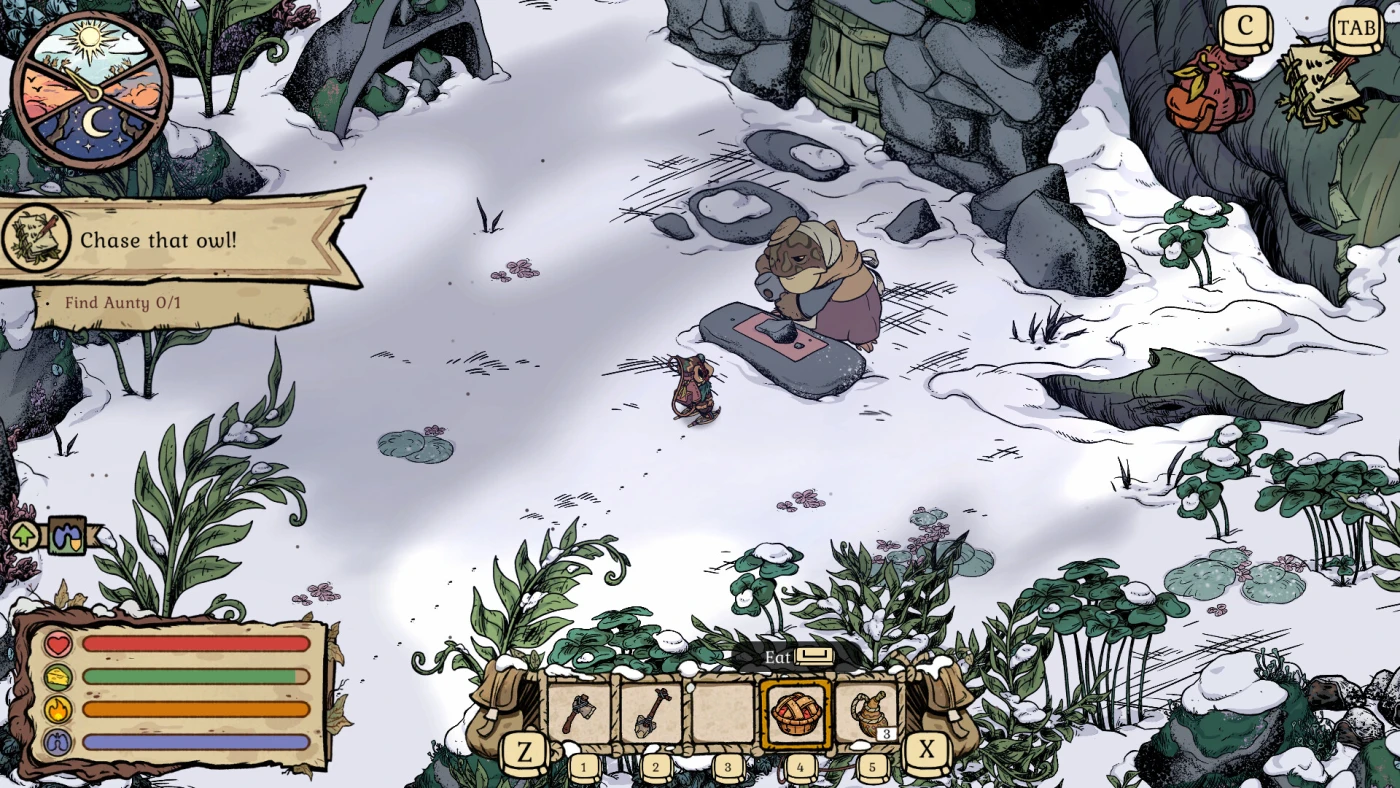Viewport: 1400px width, 788px height.
Task: Select the shovel hotbar slot
Action: [652, 714]
